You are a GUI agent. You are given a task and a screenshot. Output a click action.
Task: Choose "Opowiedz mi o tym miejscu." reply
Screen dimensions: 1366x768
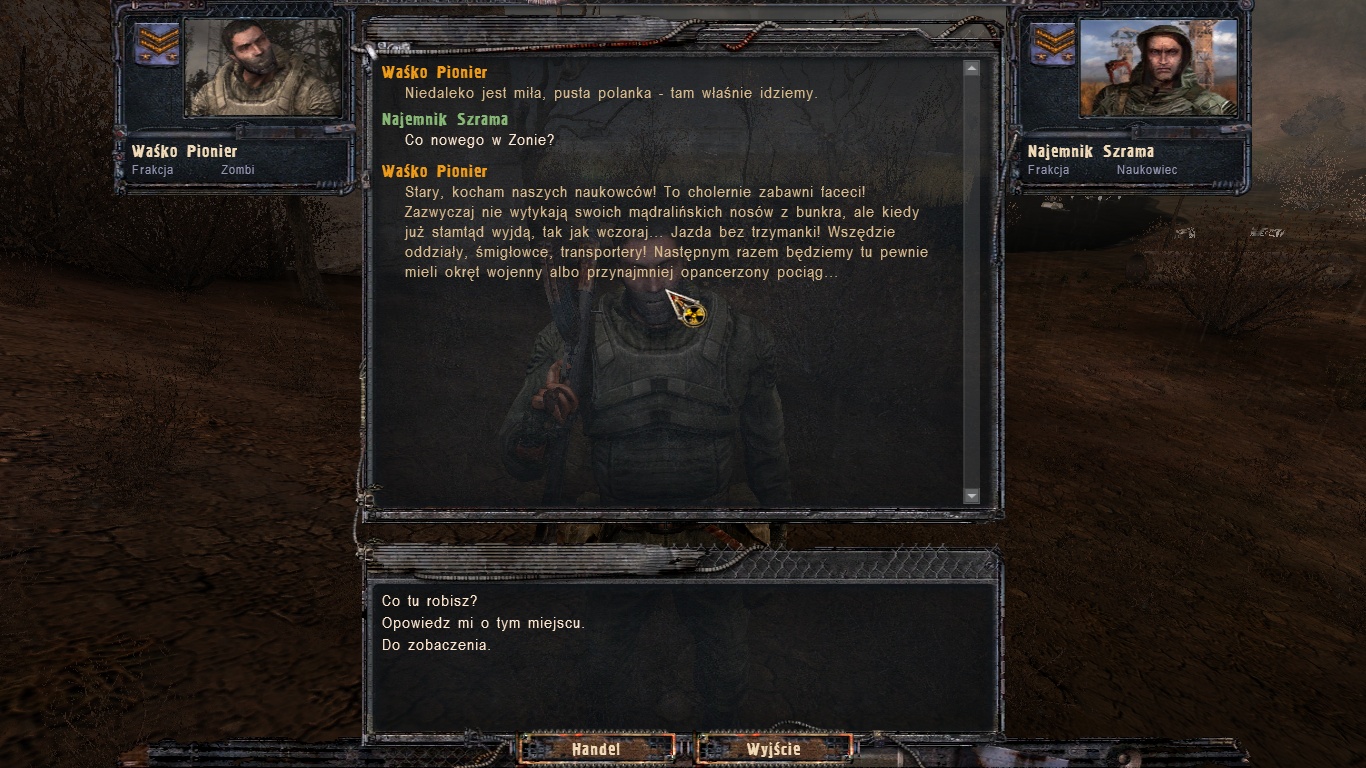[x=483, y=623]
